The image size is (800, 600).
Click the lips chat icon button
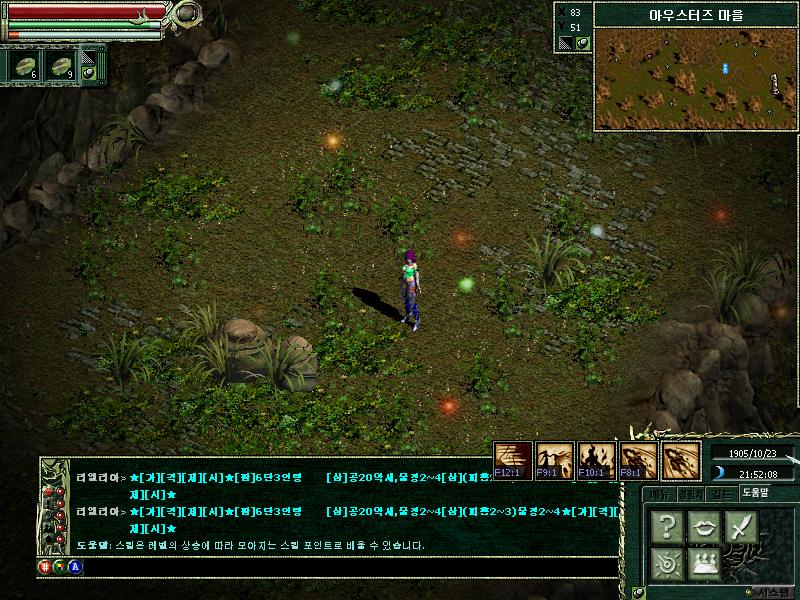[x=704, y=526]
